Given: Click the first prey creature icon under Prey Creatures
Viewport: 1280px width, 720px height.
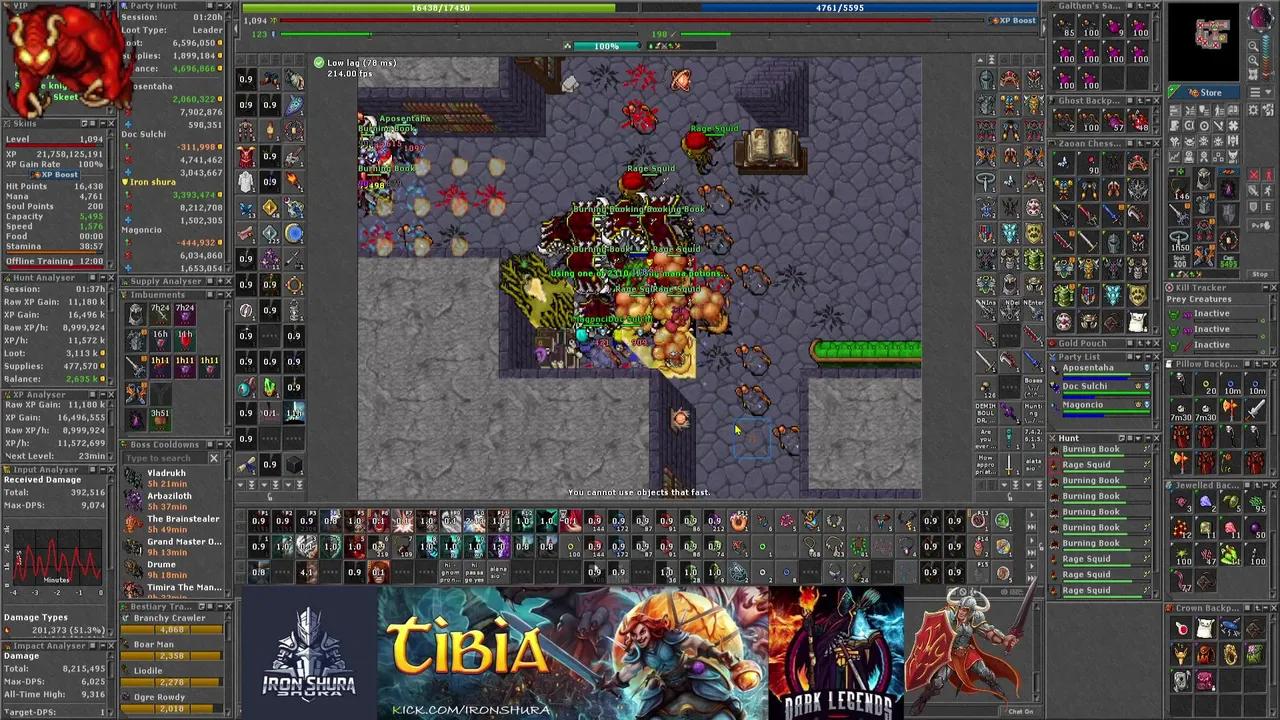Looking at the screenshot, I should [1179, 313].
